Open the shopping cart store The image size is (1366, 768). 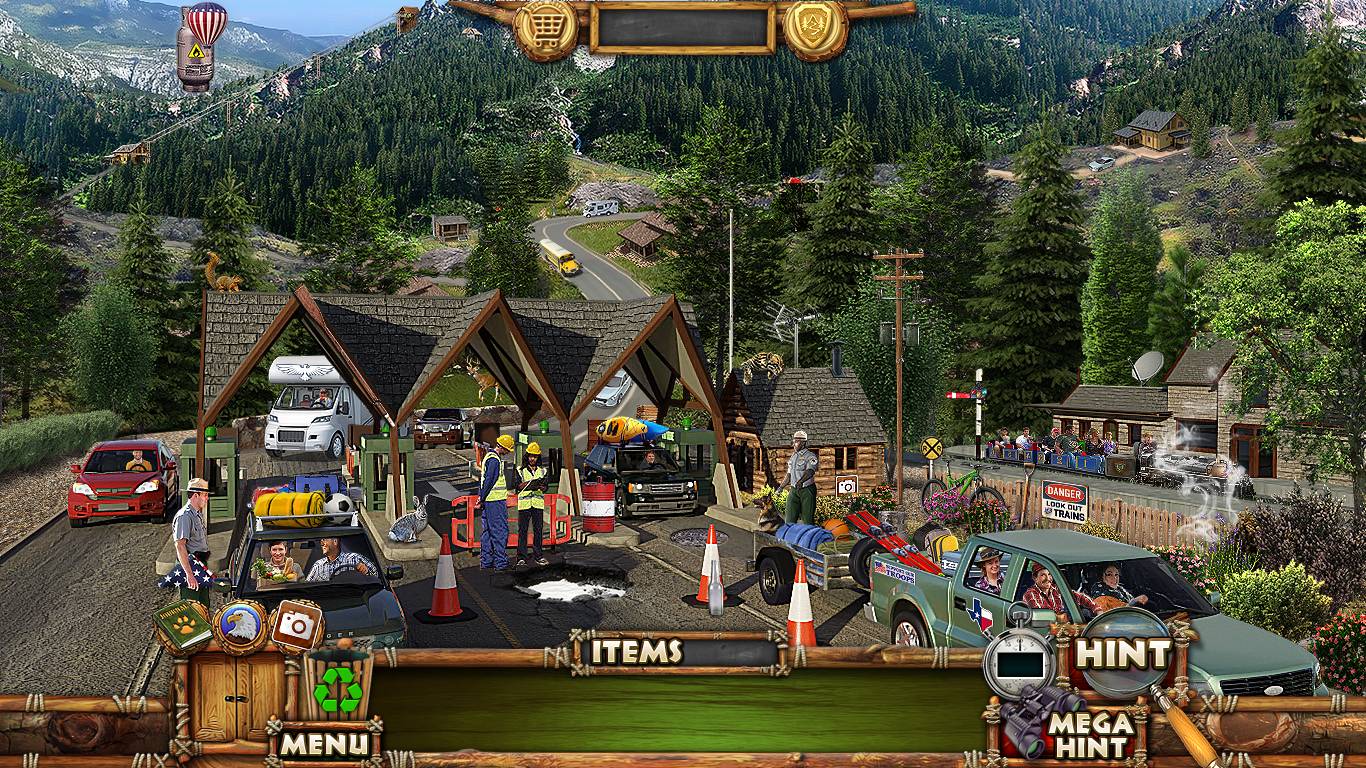click(546, 28)
